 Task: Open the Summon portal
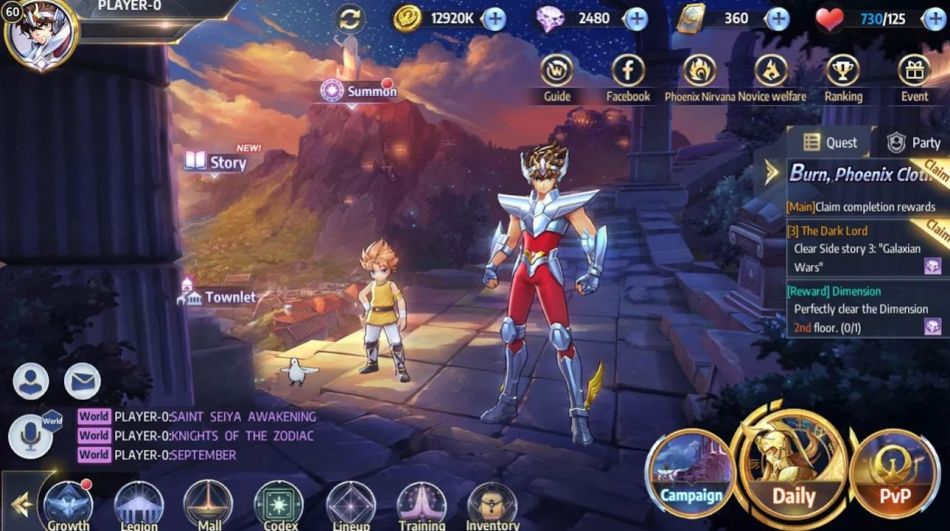[x=358, y=92]
